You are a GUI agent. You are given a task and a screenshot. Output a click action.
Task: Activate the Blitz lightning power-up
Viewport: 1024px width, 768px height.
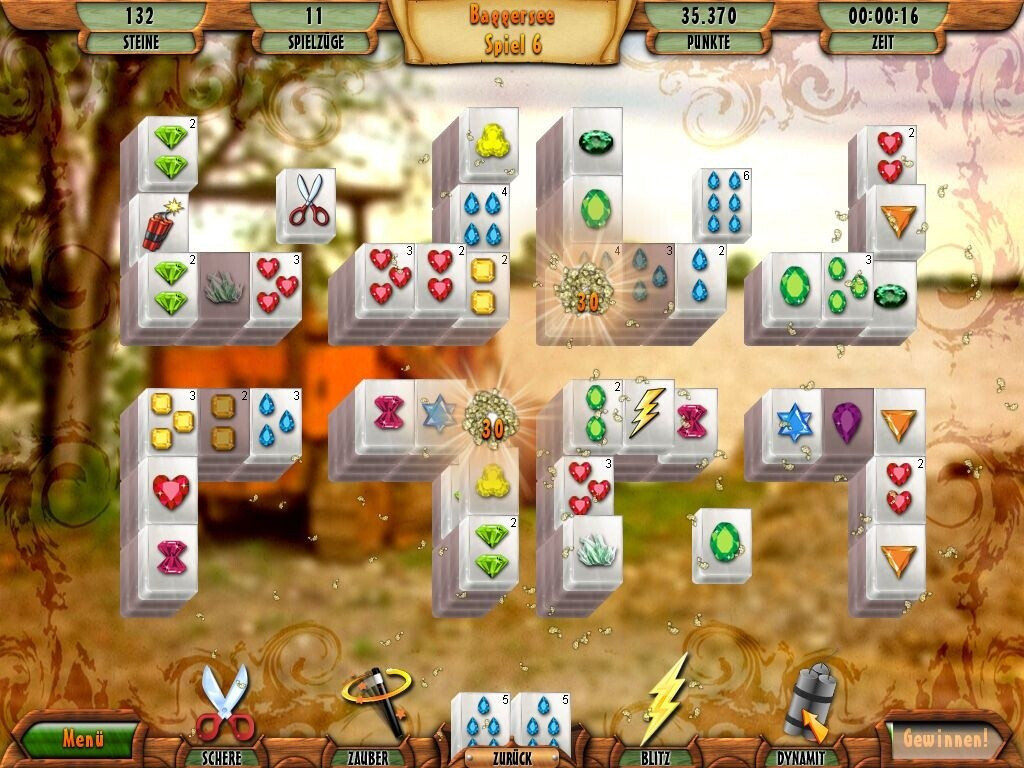pyautogui.click(x=664, y=702)
